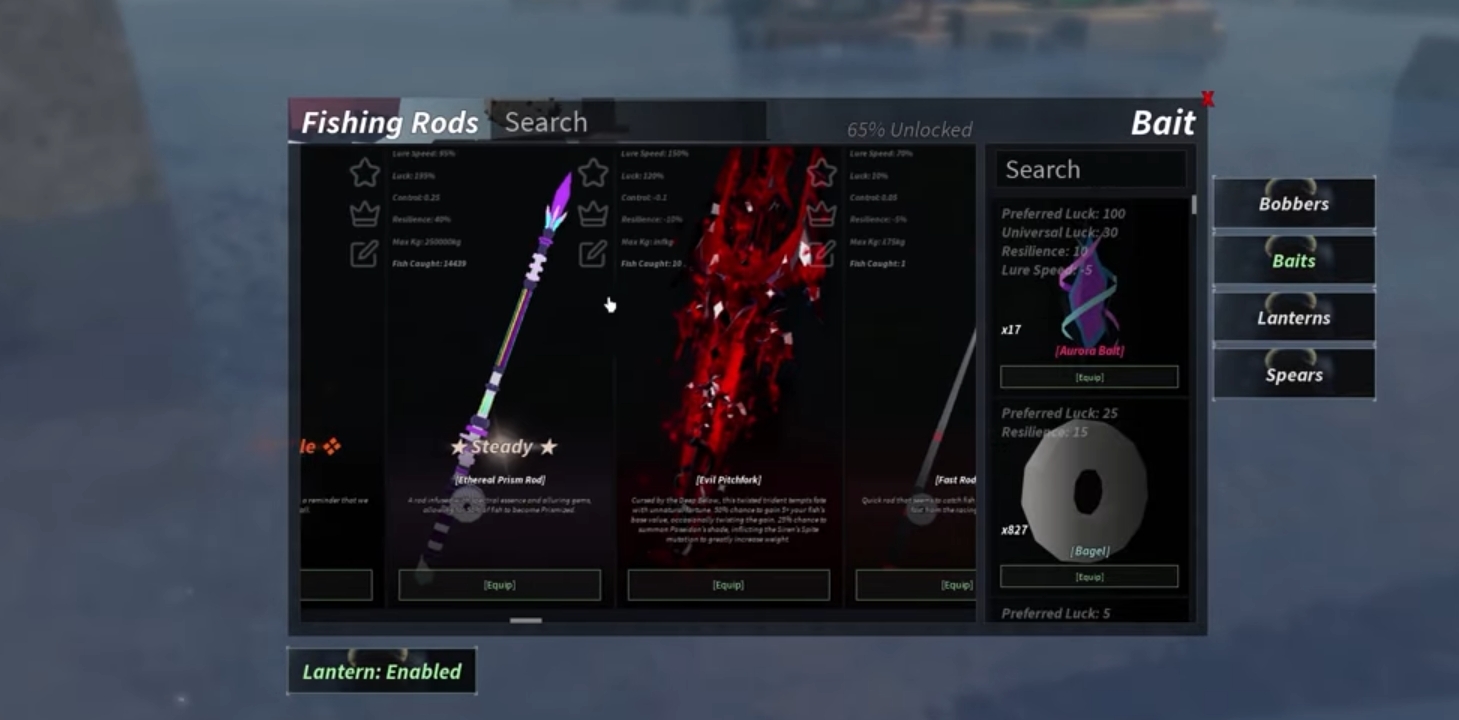This screenshot has height=720, width=1459.
Task: Open the Spears category
Action: pos(1294,374)
